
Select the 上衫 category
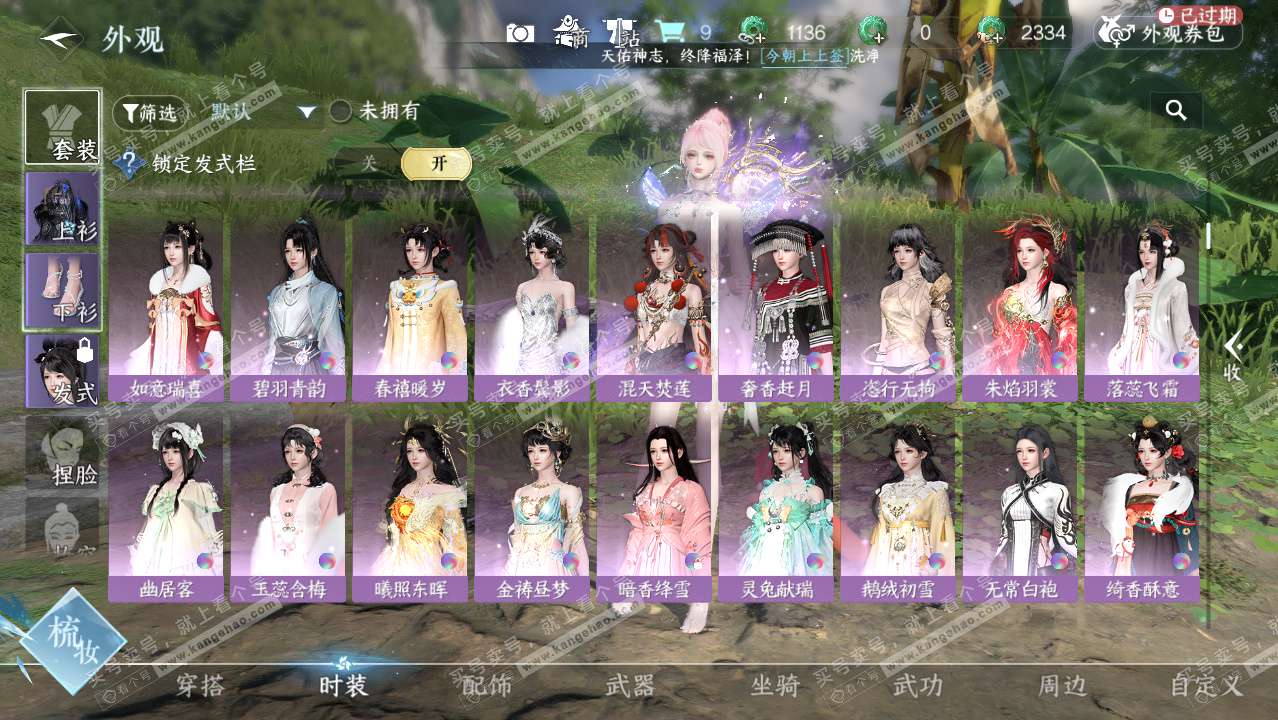62,209
